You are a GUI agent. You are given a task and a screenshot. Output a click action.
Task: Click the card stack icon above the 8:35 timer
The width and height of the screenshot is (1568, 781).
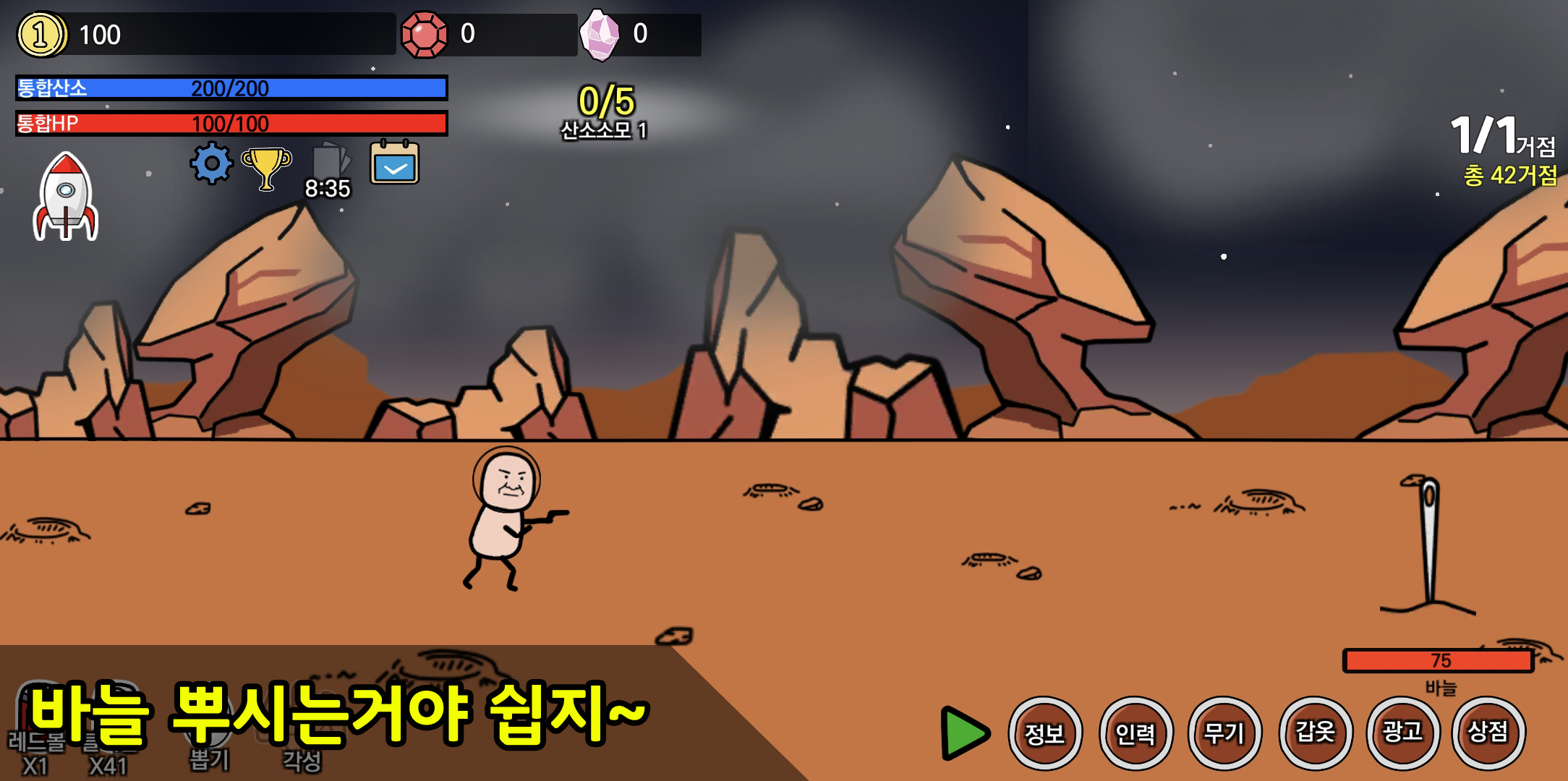(329, 161)
